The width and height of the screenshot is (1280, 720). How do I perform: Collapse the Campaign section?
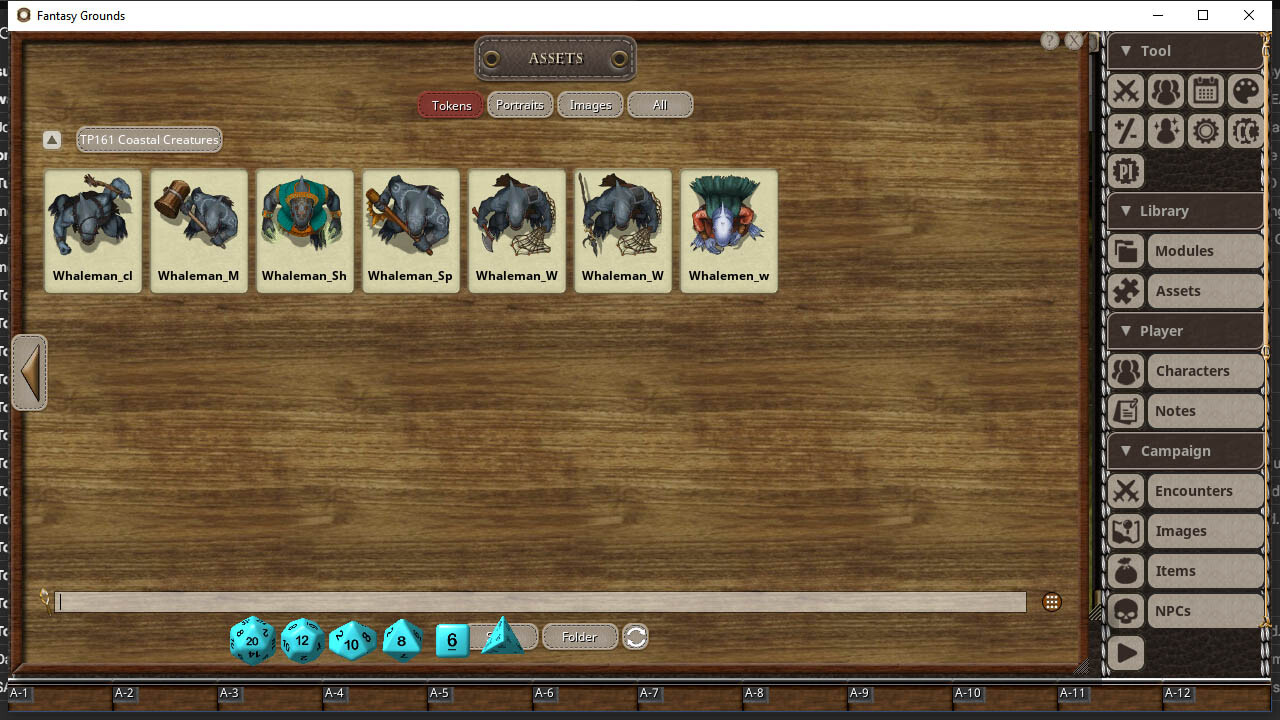1129,451
